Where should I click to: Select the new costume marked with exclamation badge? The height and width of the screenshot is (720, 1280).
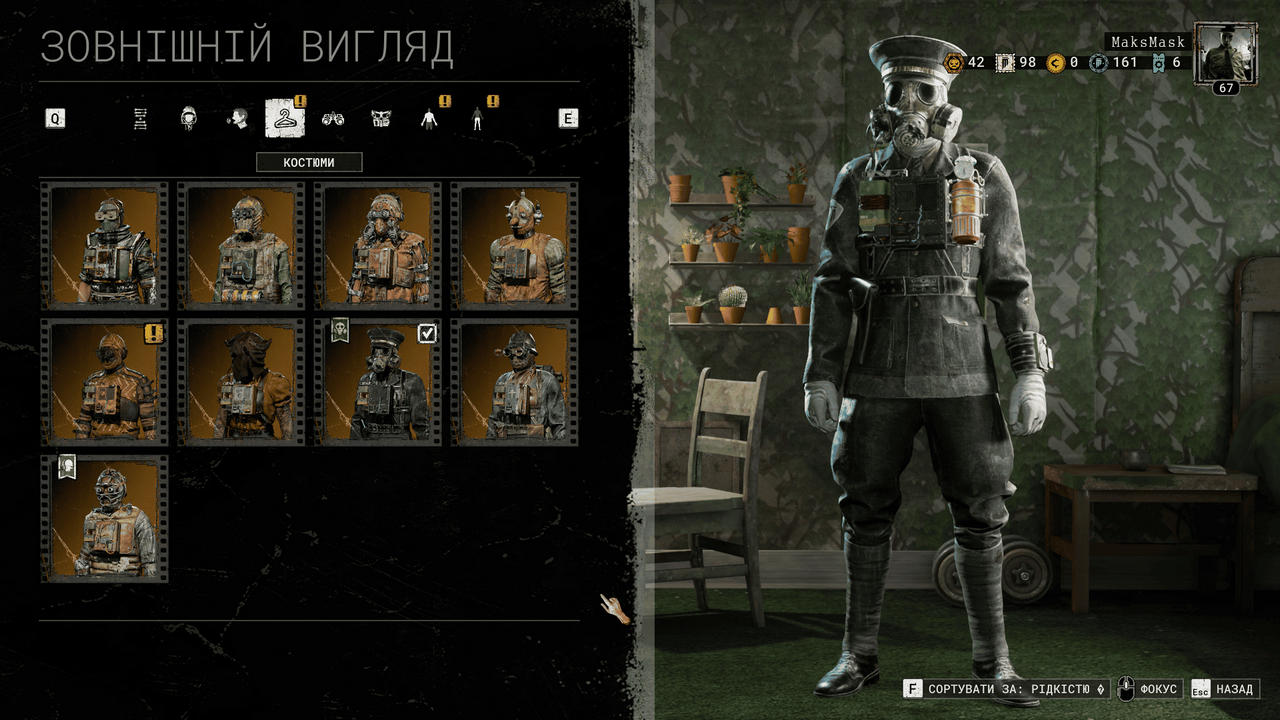click(x=104, y=382)
